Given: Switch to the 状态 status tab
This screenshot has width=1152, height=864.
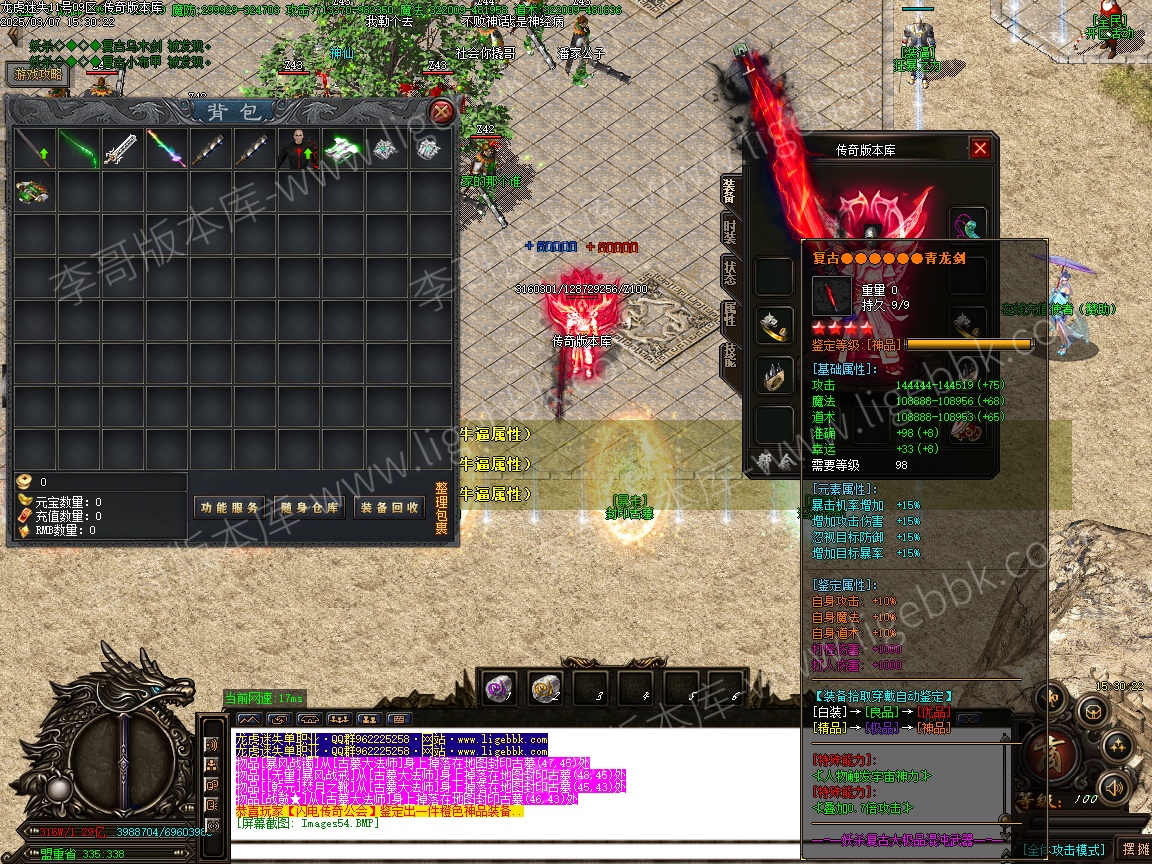Looking at the screenshot, I should pyautogui.click(x=730, y=271).
